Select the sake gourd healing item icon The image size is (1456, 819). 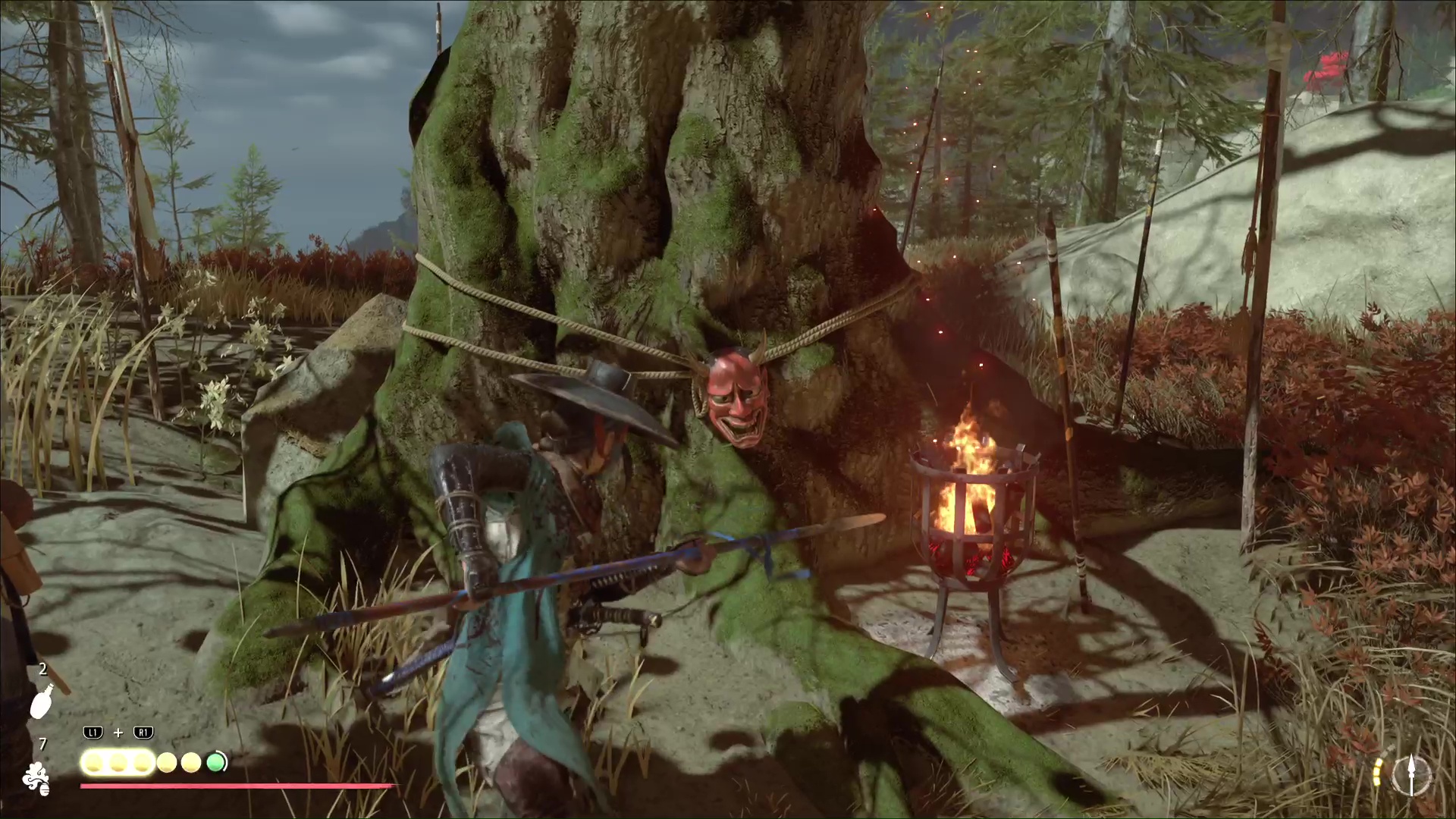pos(41,701)
